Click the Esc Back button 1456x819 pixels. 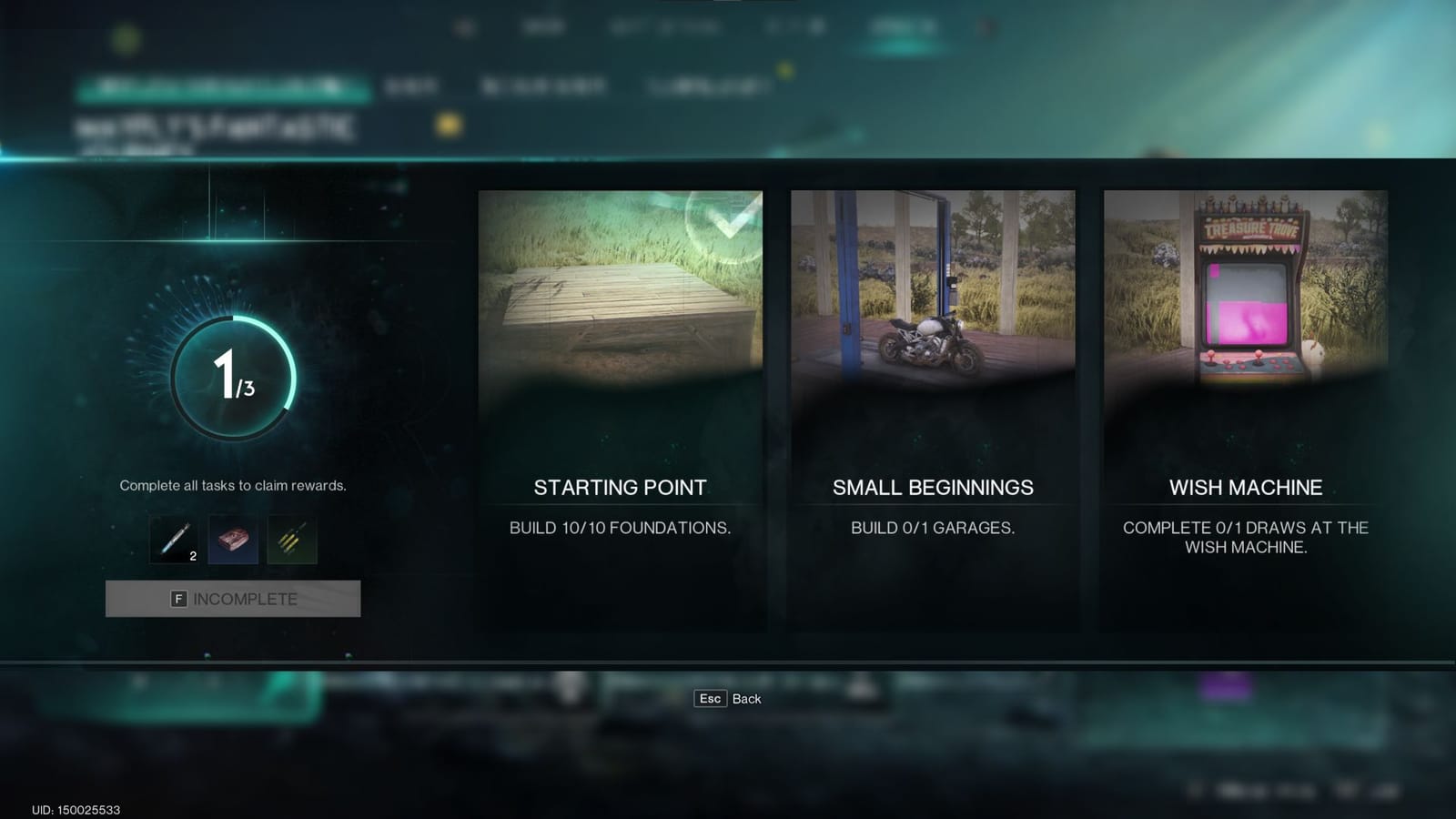coord(728,699)
